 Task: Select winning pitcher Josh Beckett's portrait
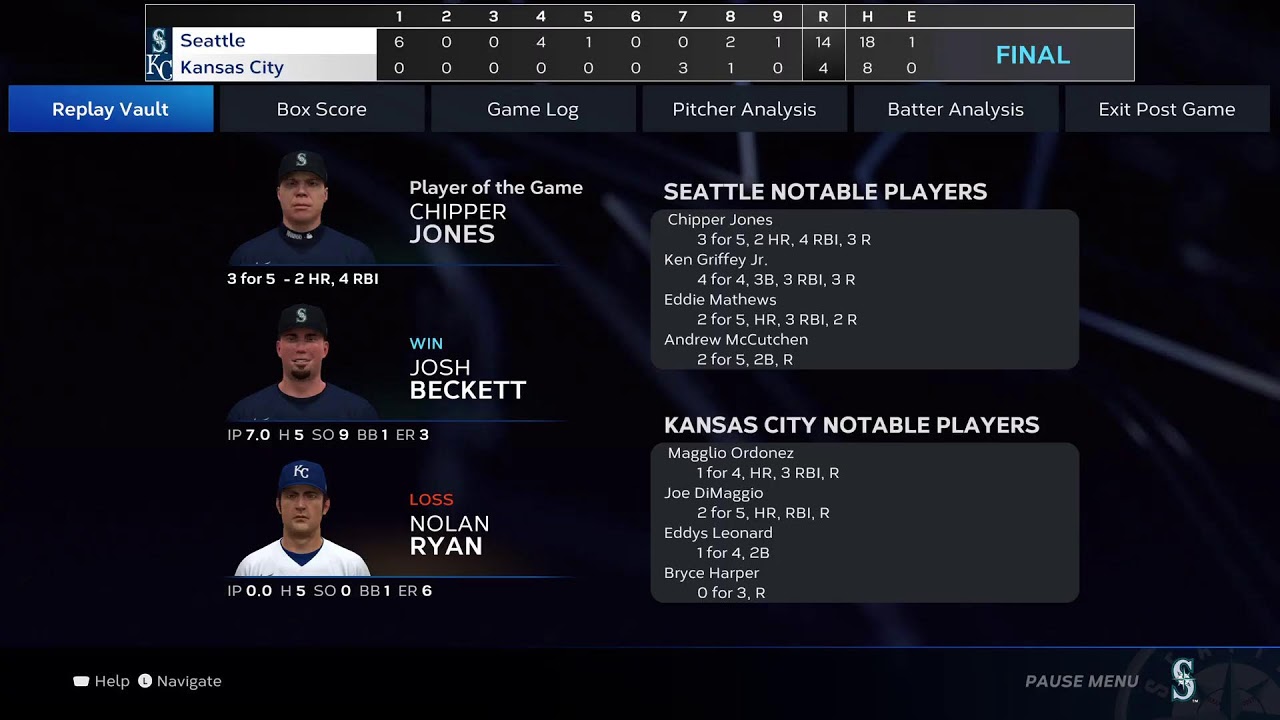(302, 363)
